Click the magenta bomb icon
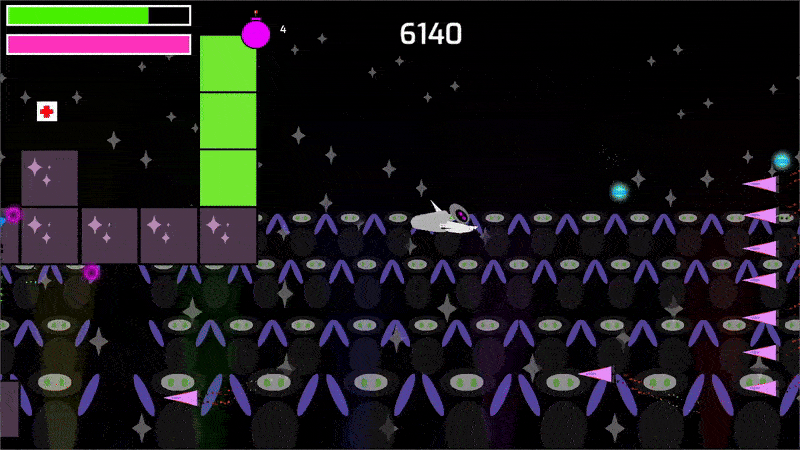The height and width of the screenshot is (450, 800). [256, 32]
